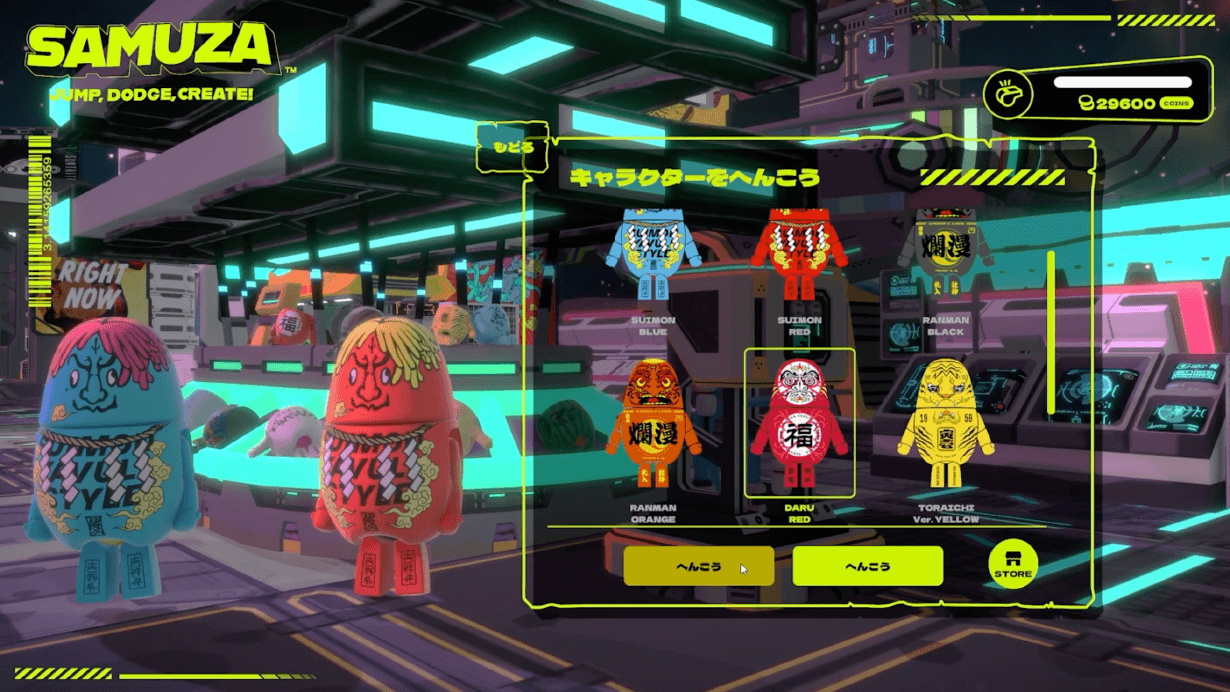Click the darker olive へんこう button
The width and height of the screenshot is (1230, 692).
pyautogui.click(x=698, y=566)
